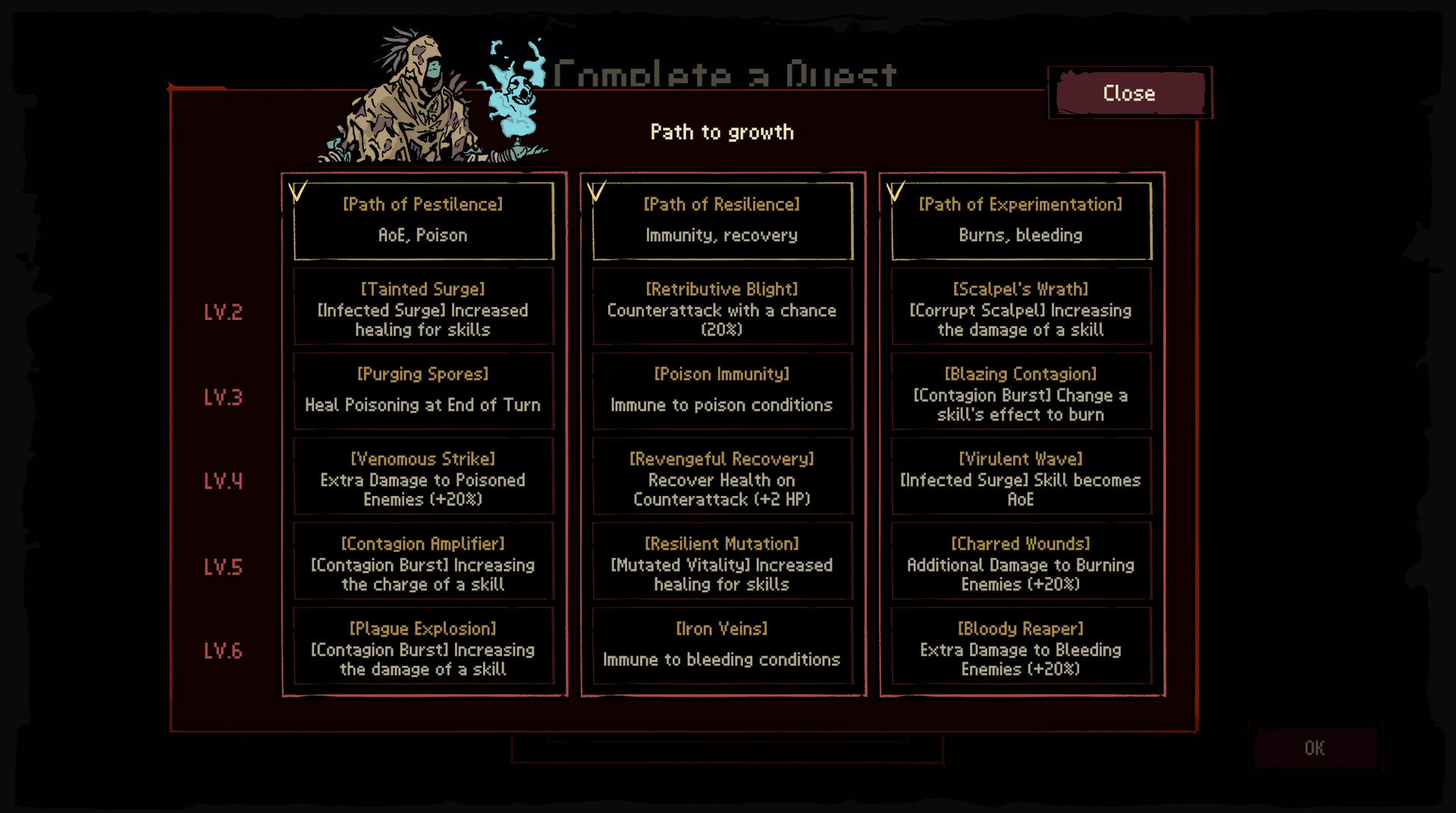Choose the Purging Spores skill

(422, 390)
